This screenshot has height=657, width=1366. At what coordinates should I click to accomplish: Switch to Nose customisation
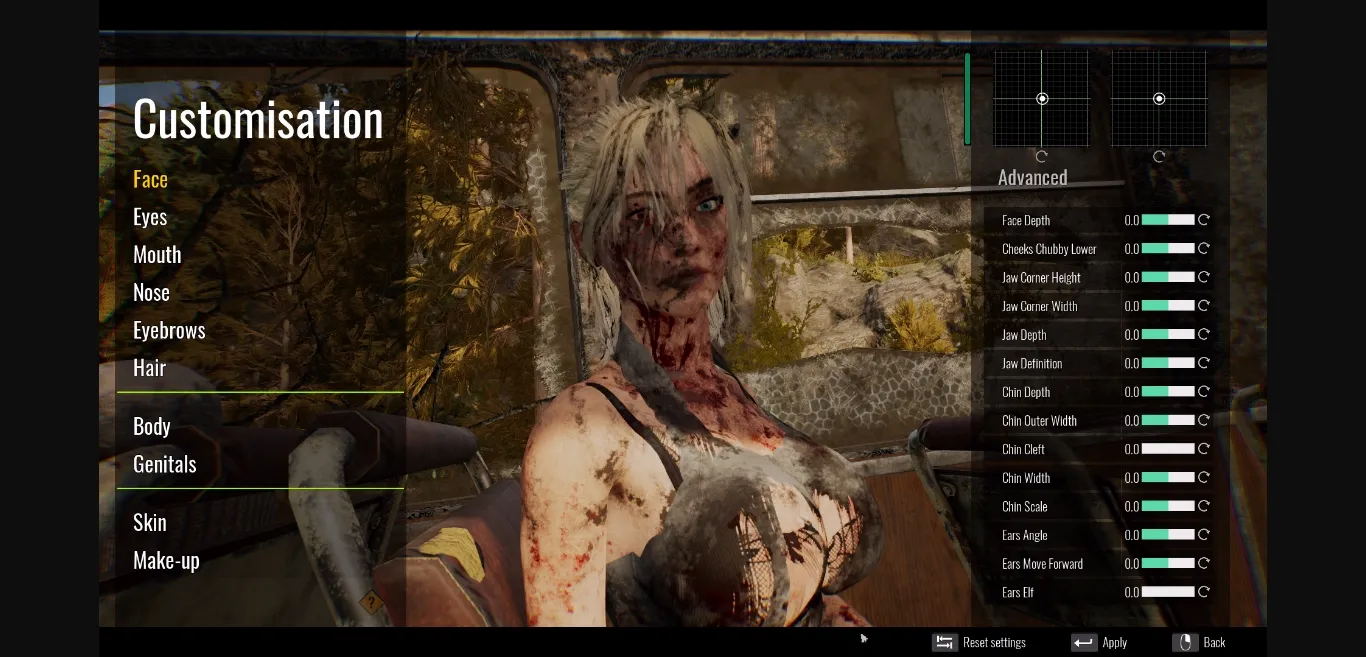click(x=151, y=293)
